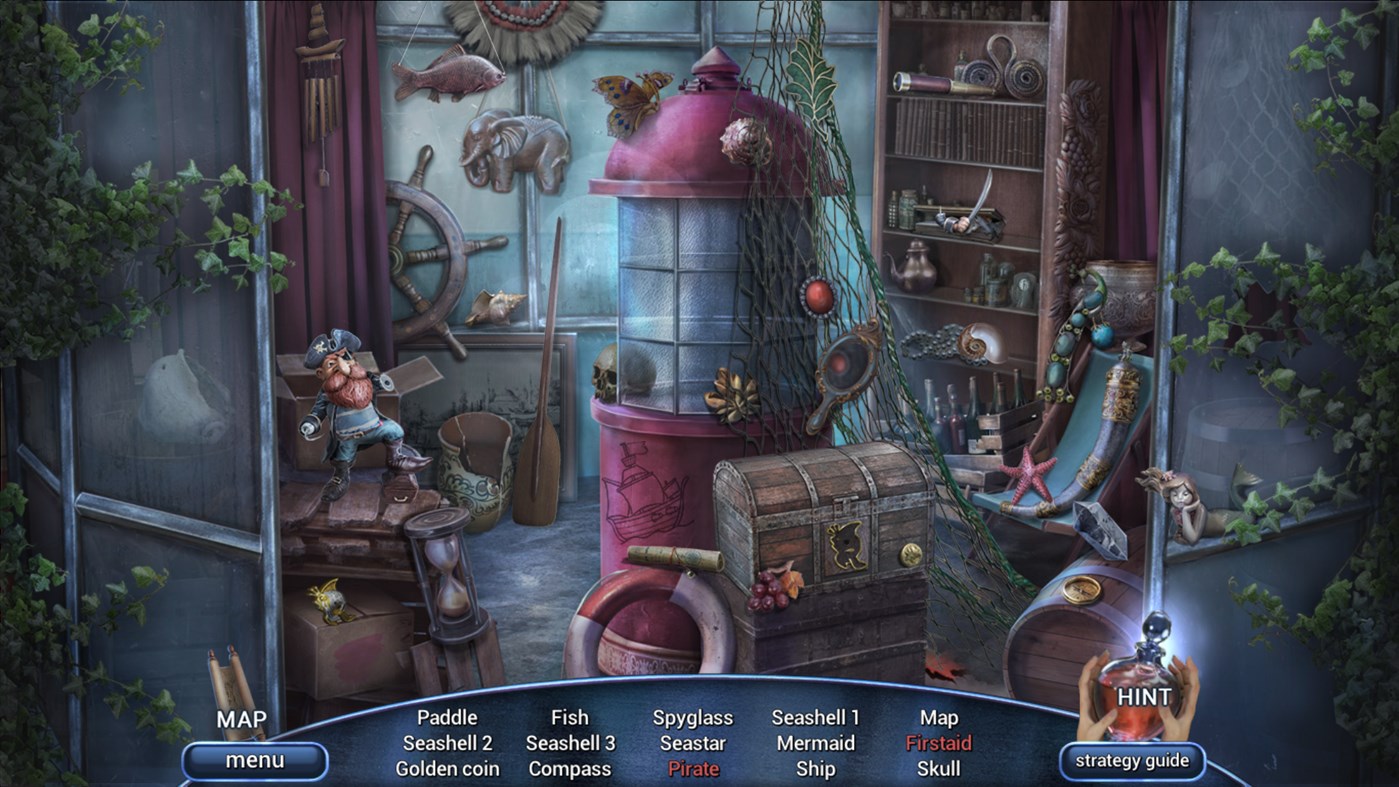Image resolution: width=1399 pixels, height=787 pixels.
Task: Select 'Pirate' in the hidden object list
Action: point(694,768)
